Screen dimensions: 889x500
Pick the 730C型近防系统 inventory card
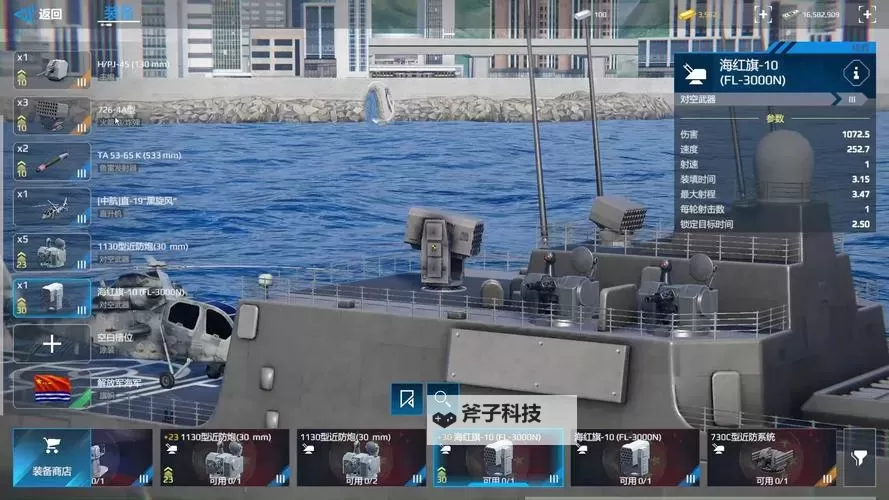(771, 458)
